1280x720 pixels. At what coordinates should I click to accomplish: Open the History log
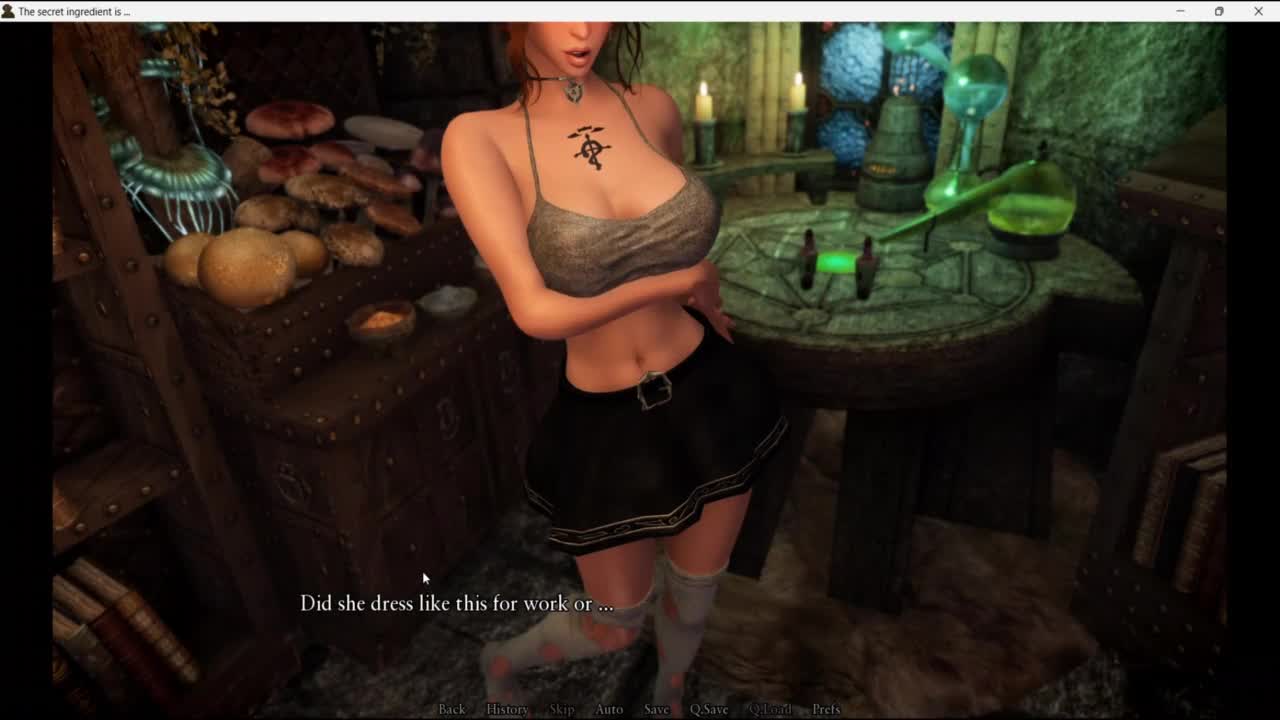507,709
